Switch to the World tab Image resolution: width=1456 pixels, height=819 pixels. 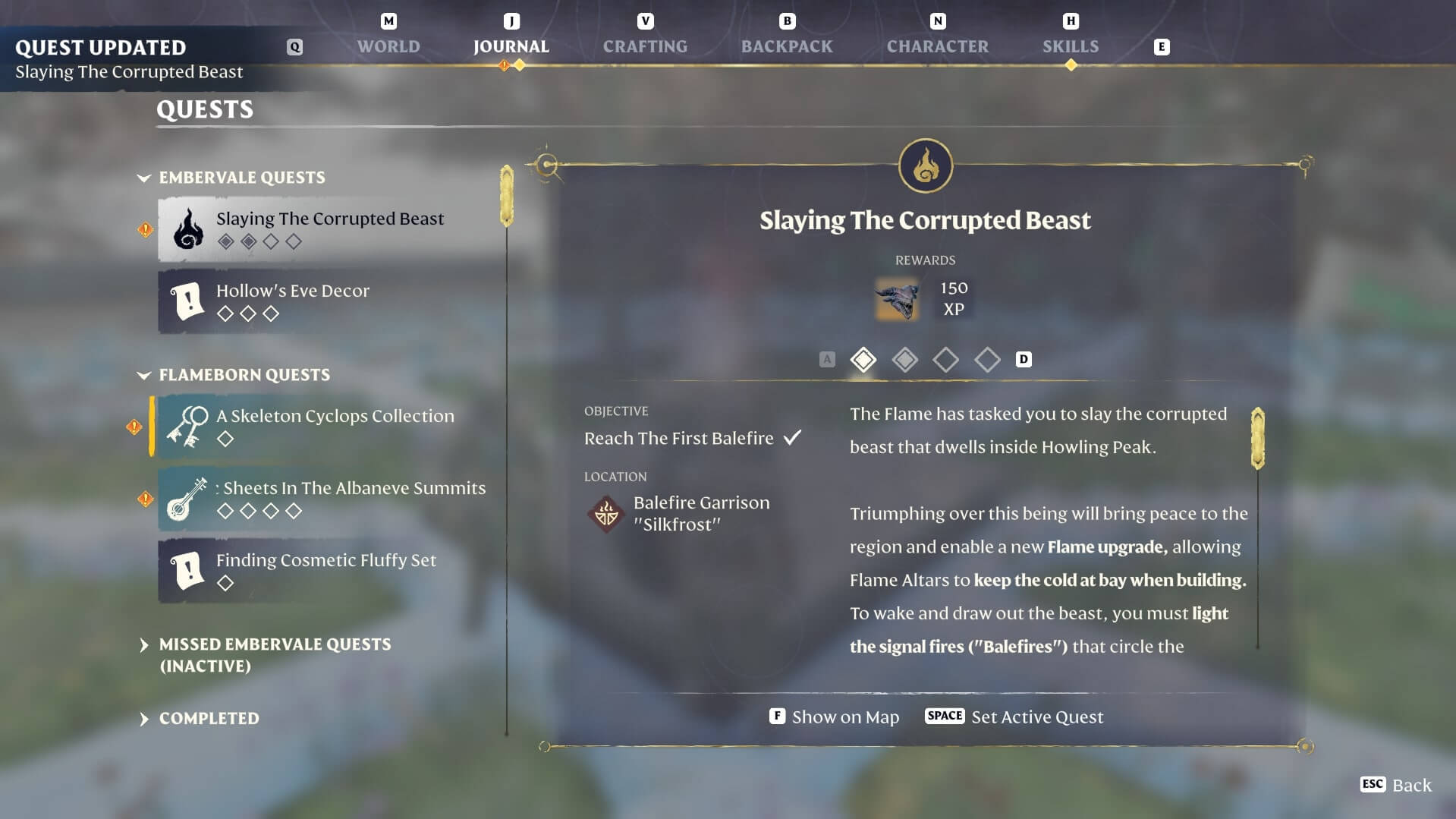pyautogui.click(x=388, y=46)
